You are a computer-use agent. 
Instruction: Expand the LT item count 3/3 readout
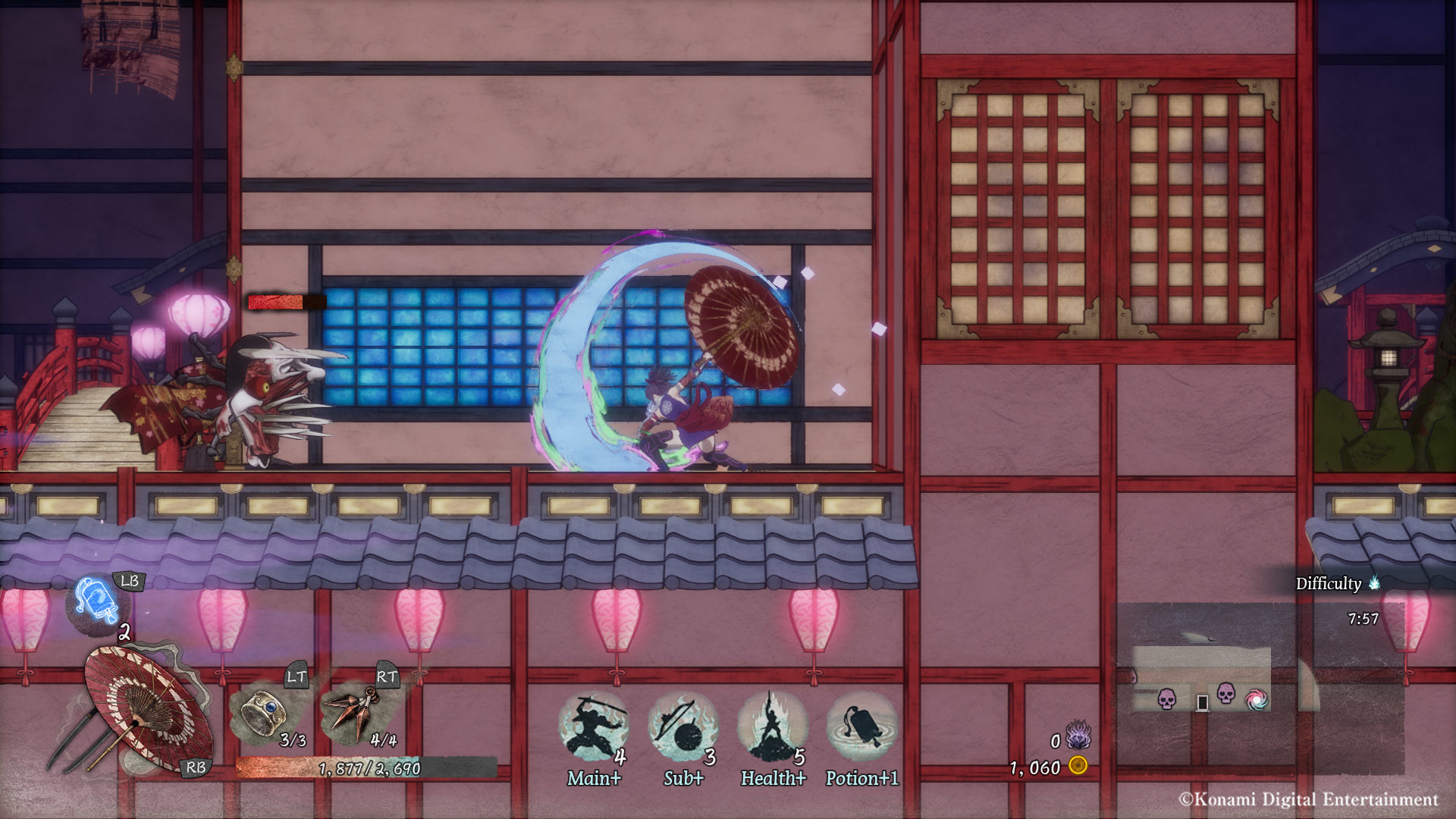(x=292, y=742)
